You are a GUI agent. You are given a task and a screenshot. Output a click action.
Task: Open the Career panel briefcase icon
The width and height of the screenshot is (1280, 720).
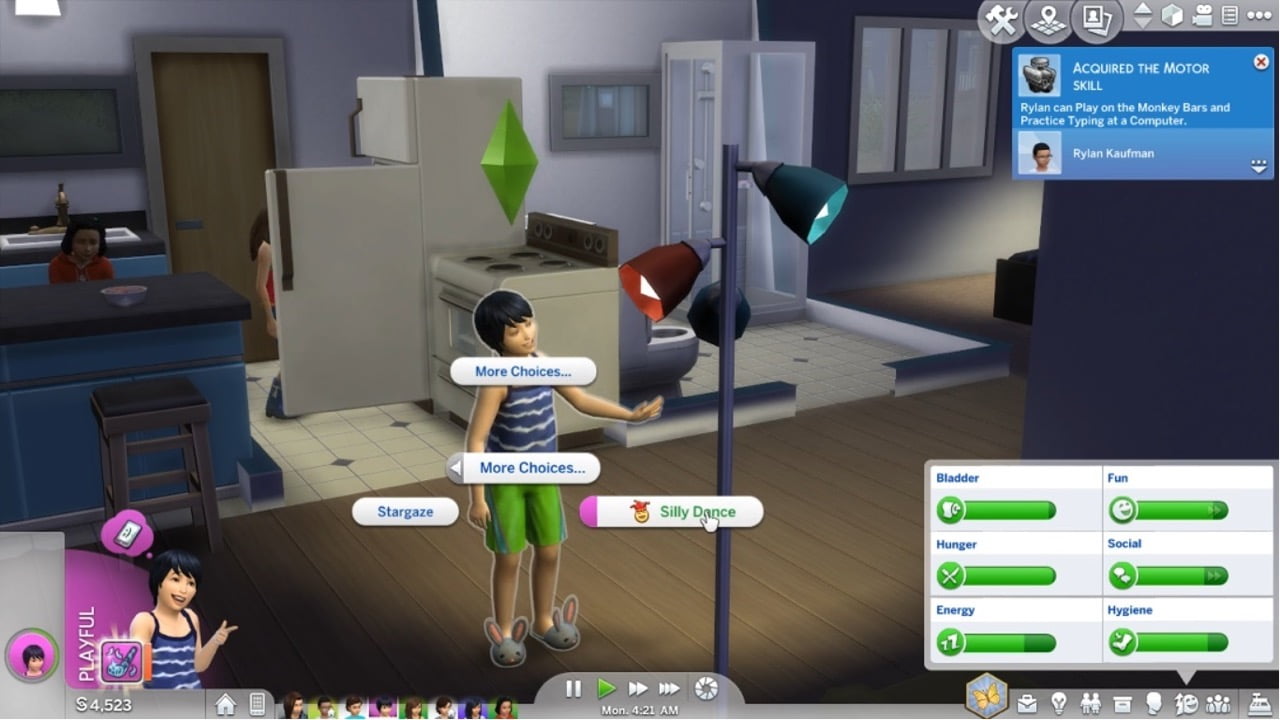(1026, 702)
